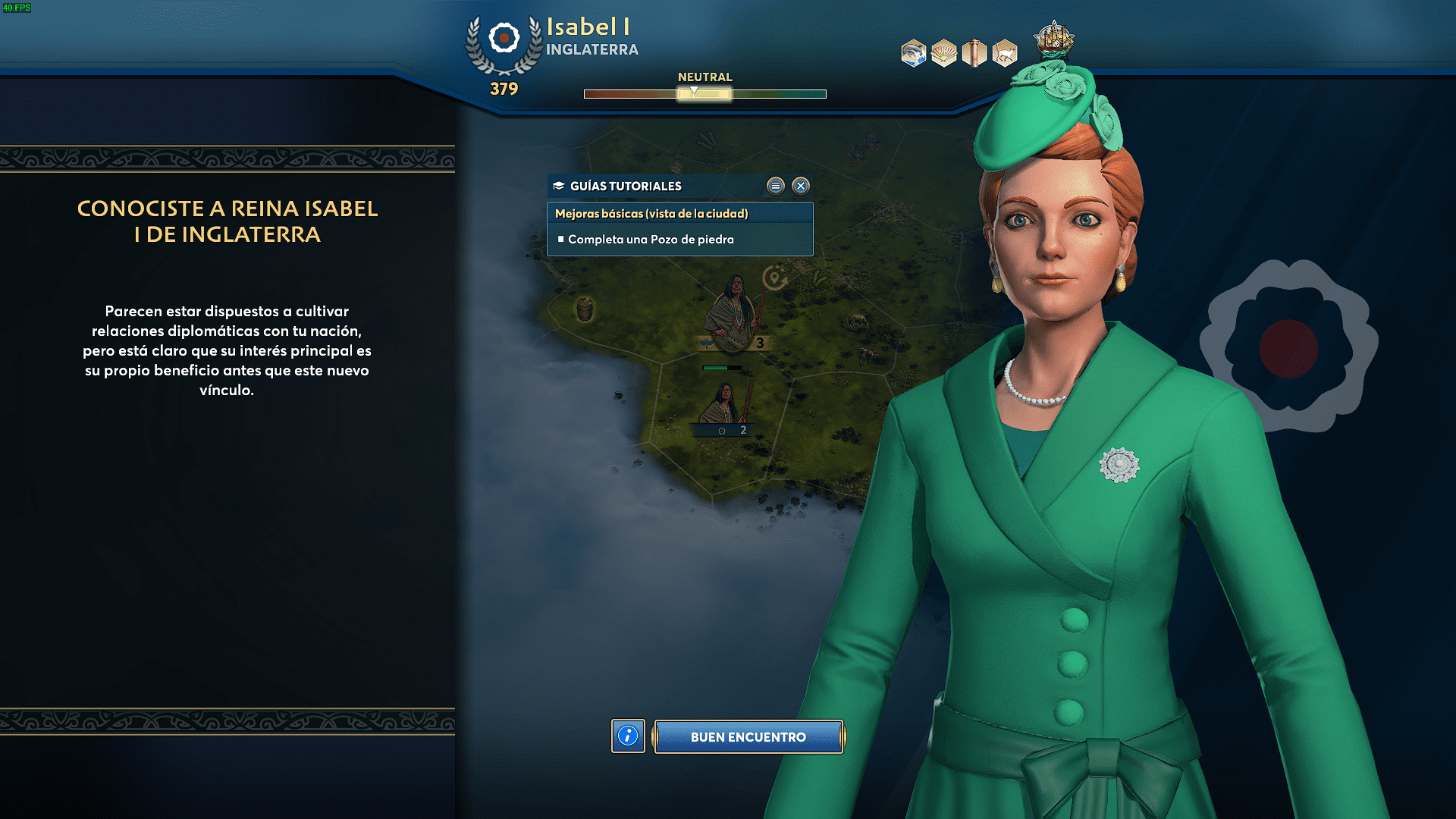Viewport: 1456px width, 819px height.
Task: Select the sailing ship star emblem
Action: pos(1054,38)
